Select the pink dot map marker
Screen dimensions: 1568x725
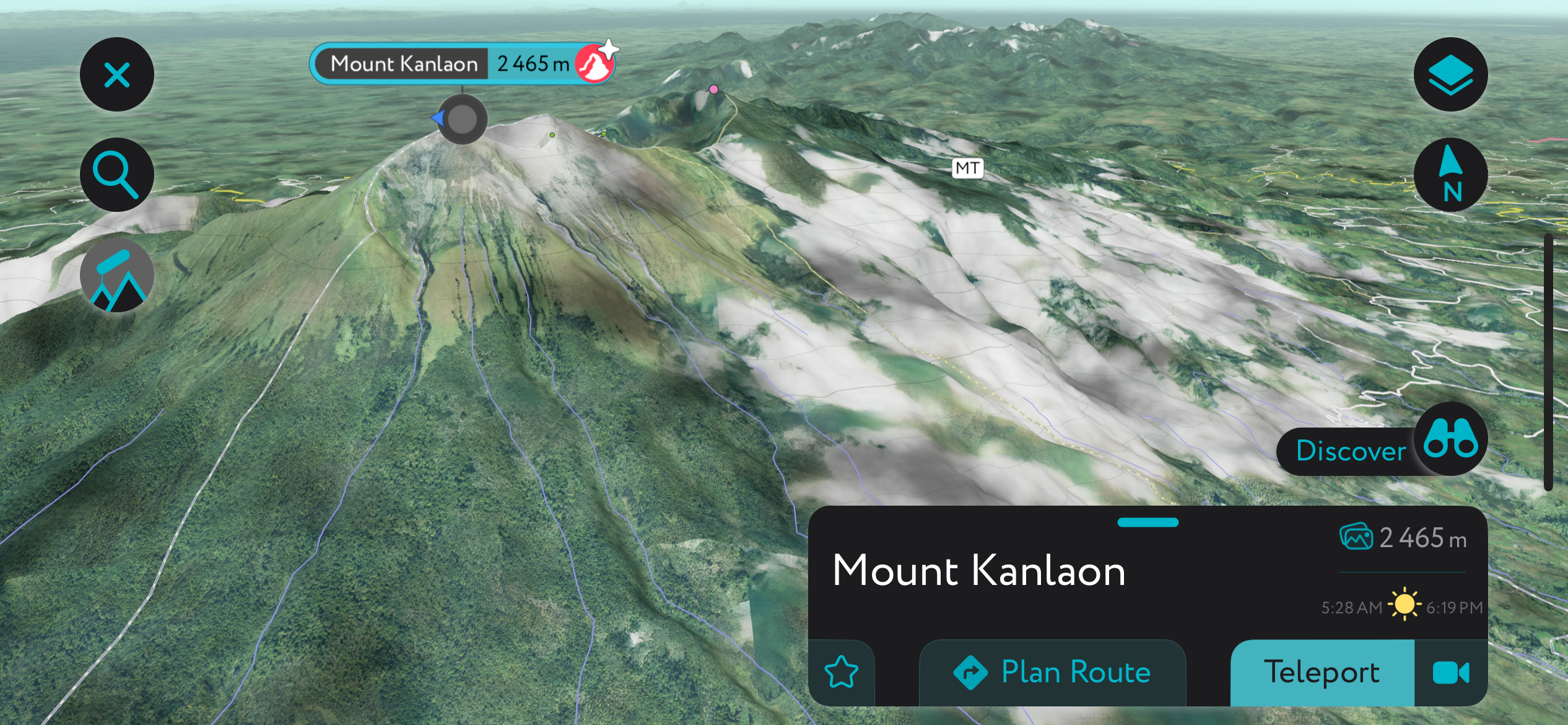tap(713, 89)
